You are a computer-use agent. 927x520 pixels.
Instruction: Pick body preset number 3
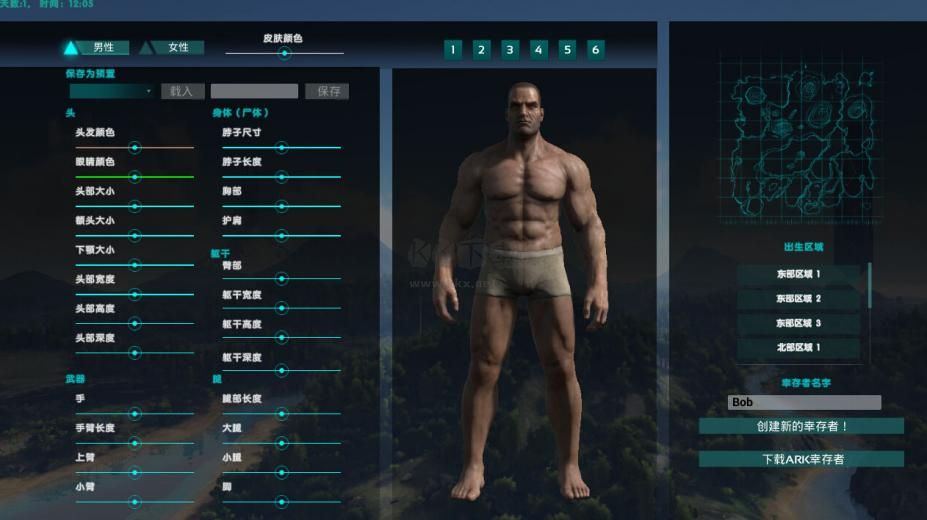(x=510, y=49)
